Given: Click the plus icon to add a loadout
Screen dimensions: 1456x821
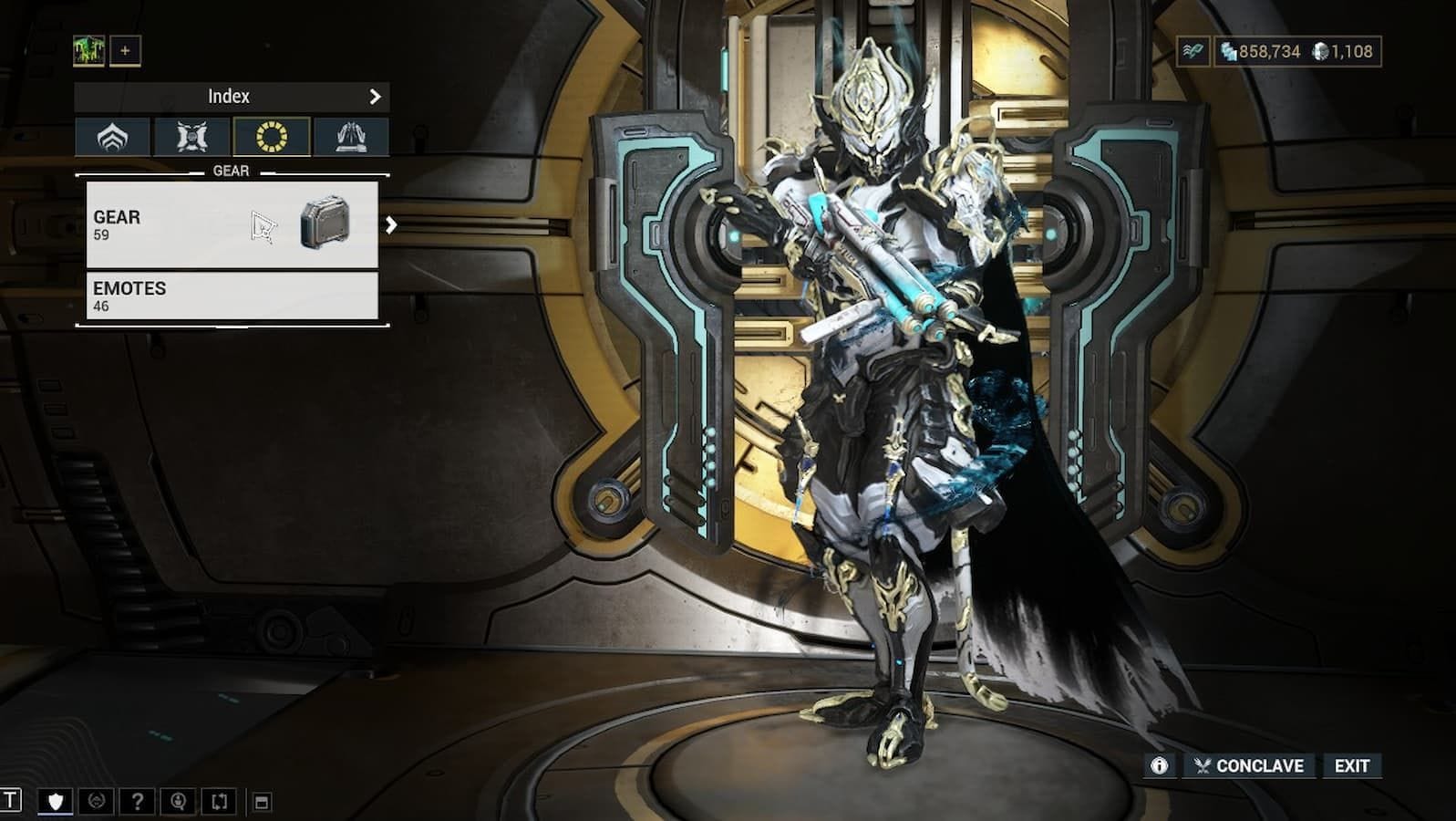Looking at the screenshot, I should tap(124, 51).
